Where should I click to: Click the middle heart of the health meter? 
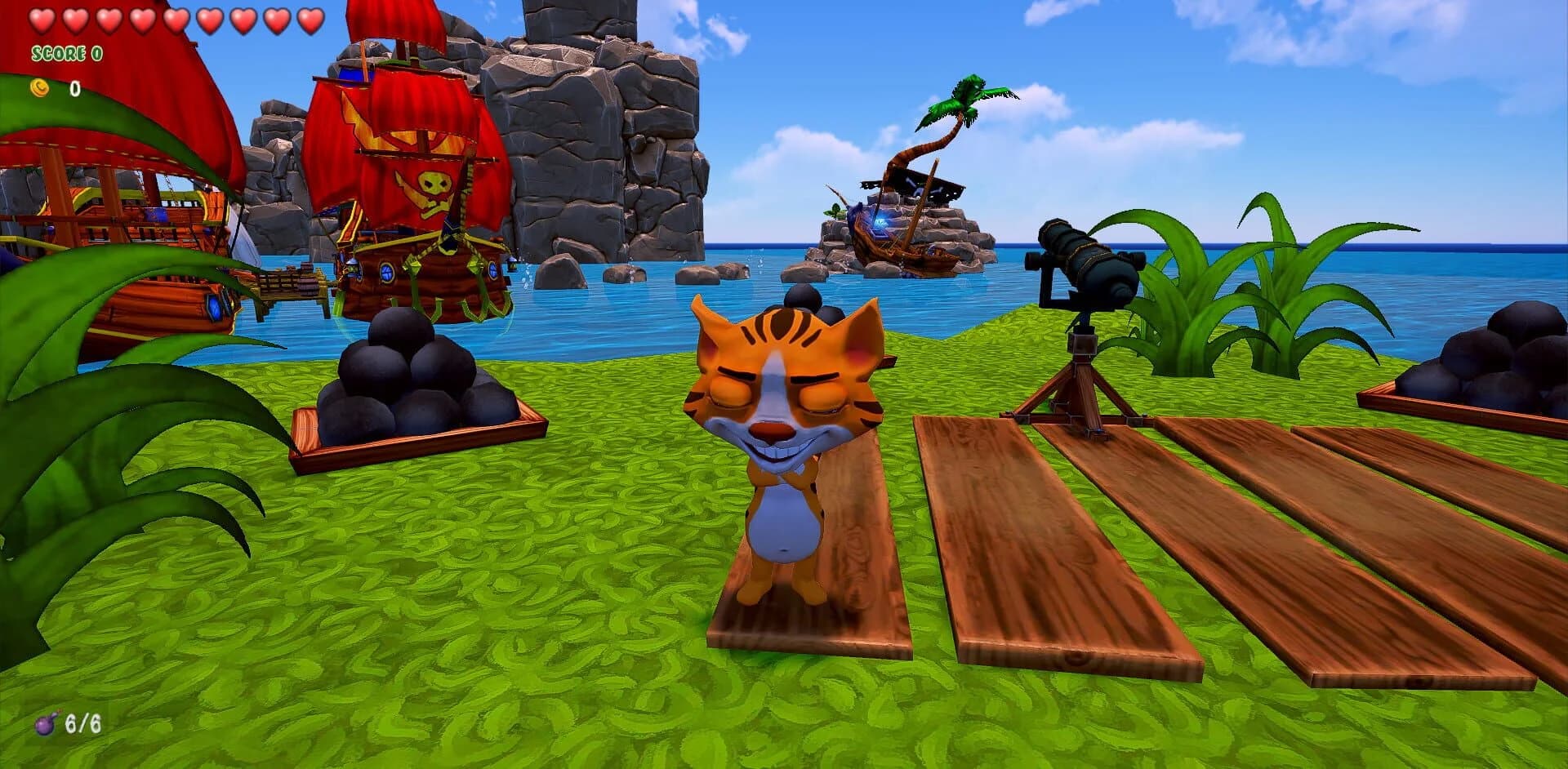click(175, 20)
